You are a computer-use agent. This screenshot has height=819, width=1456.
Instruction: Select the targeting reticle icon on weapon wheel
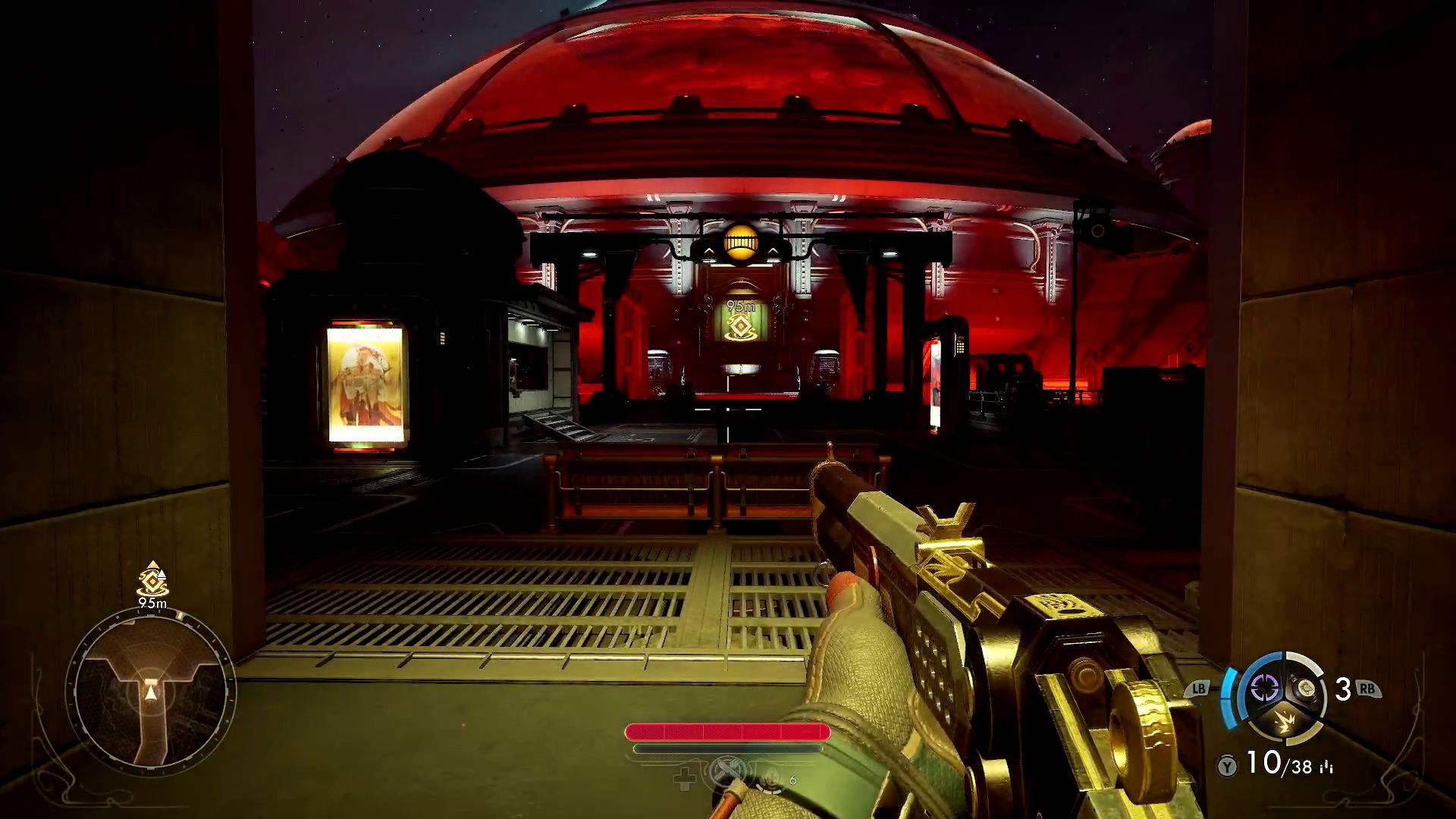pyautogui.click(x=1265, y=688)
